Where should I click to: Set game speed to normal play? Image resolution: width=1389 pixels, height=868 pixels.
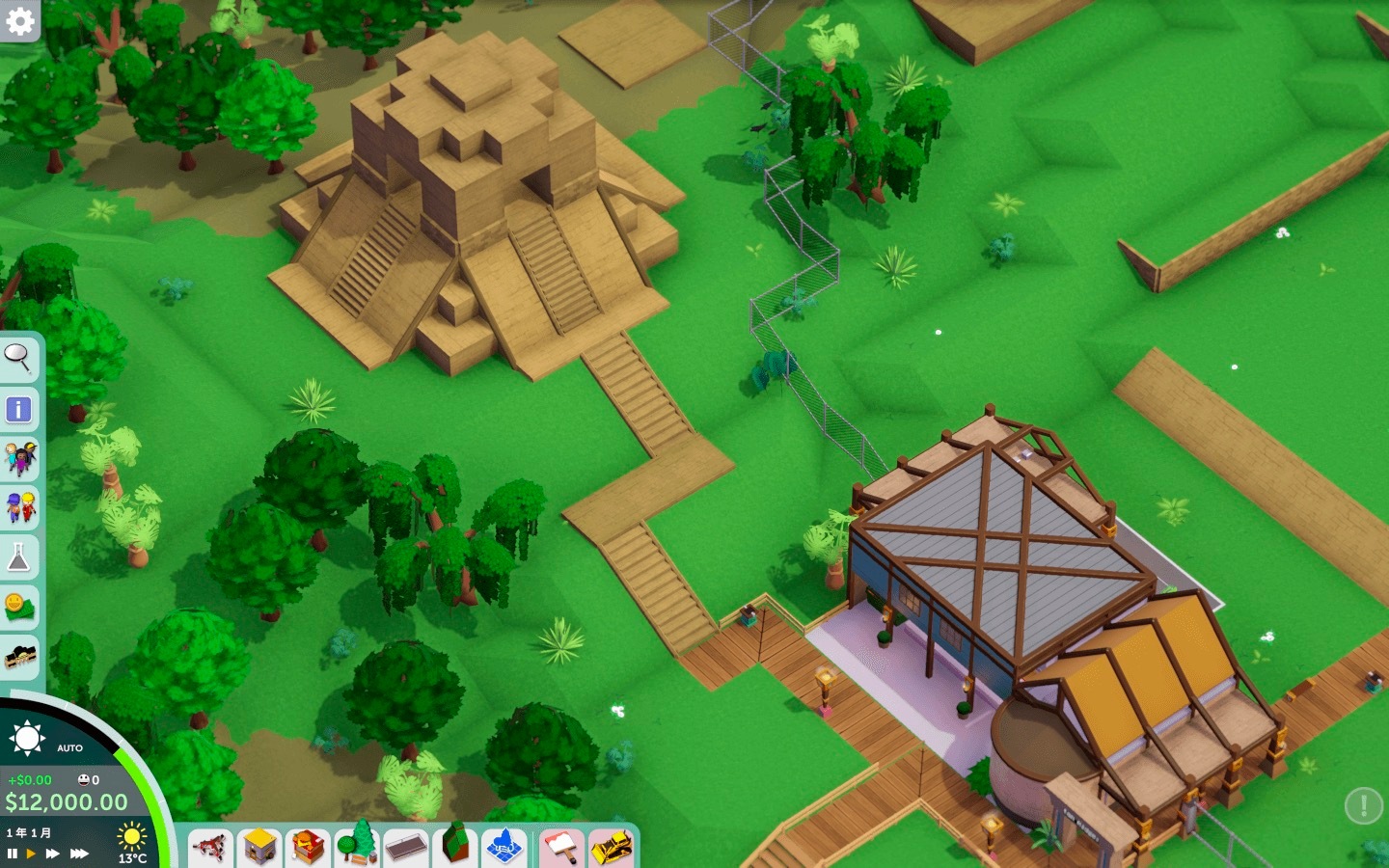click(31, 854)
